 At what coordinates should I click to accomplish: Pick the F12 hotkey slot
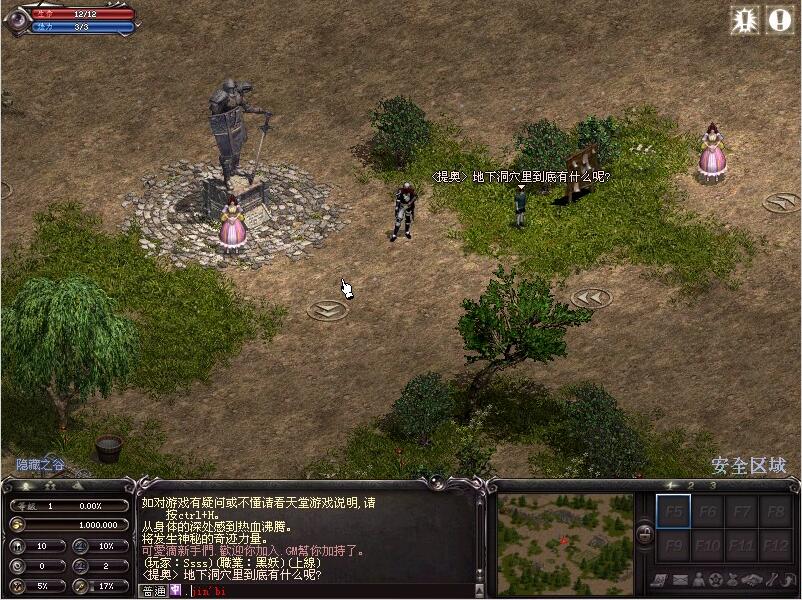point(774,546)
